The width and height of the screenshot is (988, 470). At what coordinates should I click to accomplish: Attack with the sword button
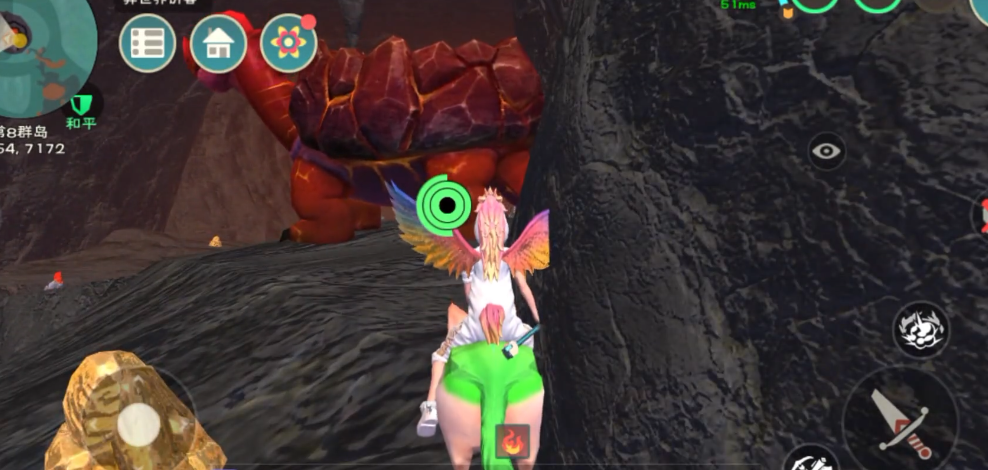point(899,420)
